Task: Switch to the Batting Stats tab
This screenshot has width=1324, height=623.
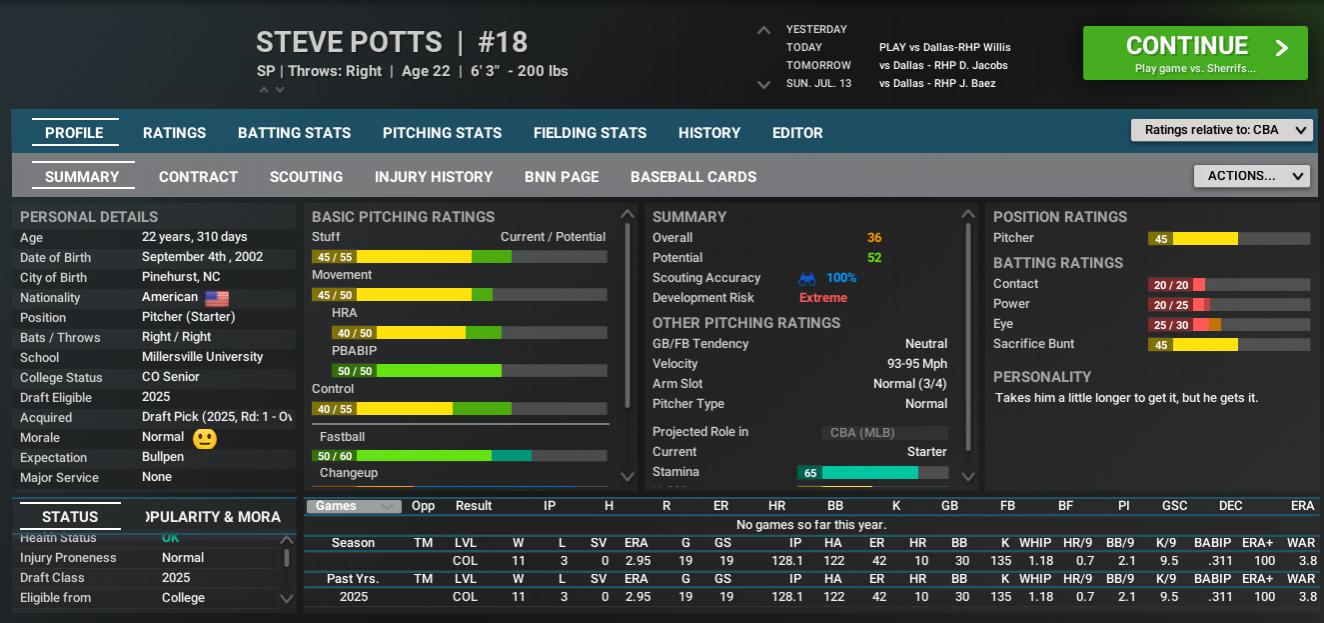Action: tap(294, 133)
